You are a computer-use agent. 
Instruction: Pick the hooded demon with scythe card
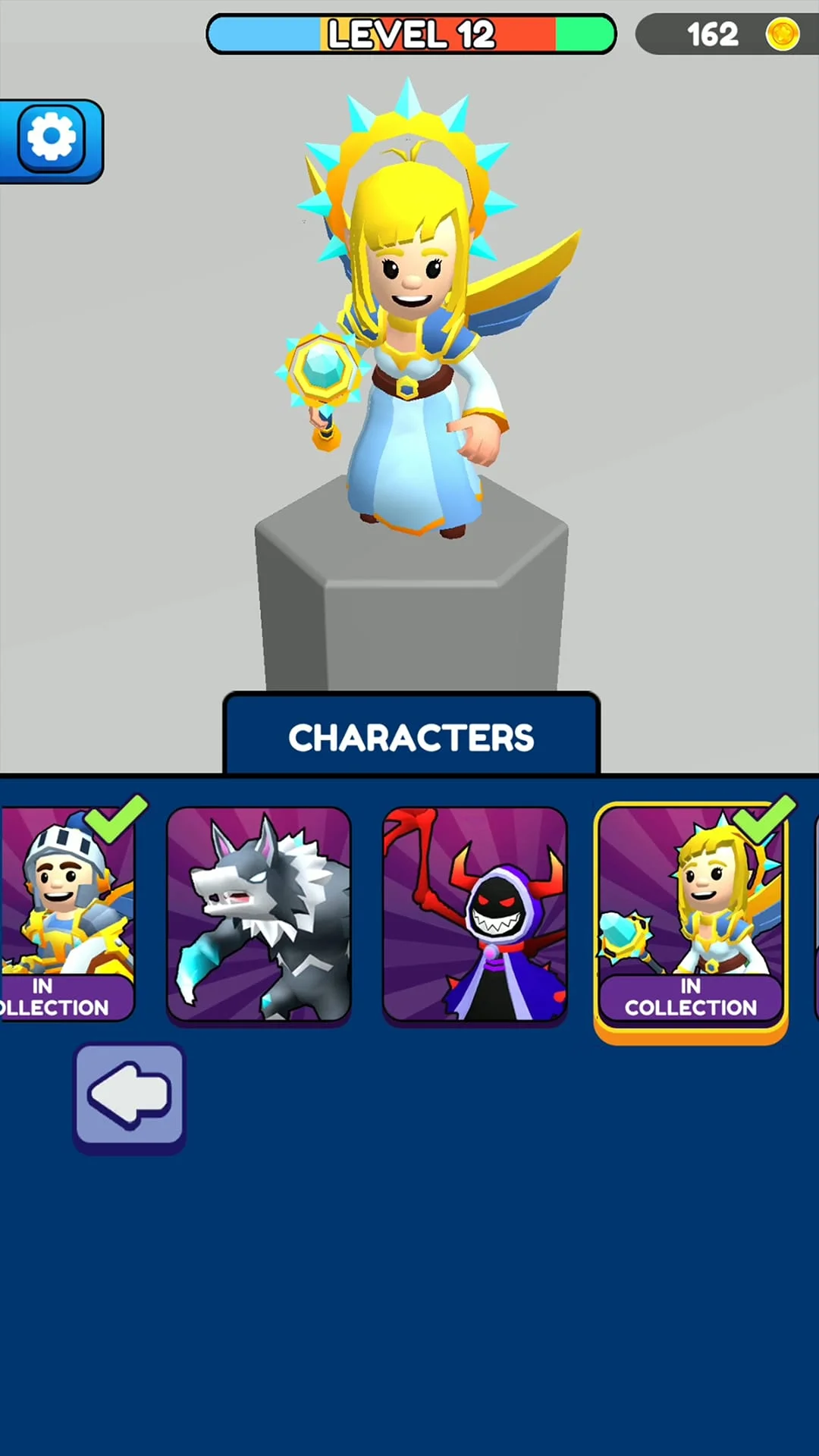(475, 915)
